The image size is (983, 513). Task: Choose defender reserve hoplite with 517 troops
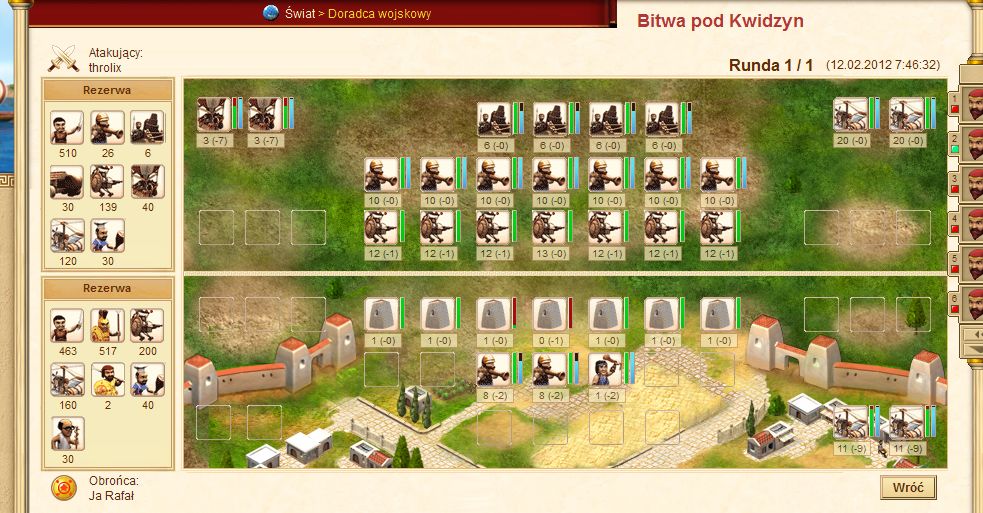coord(107,325)
